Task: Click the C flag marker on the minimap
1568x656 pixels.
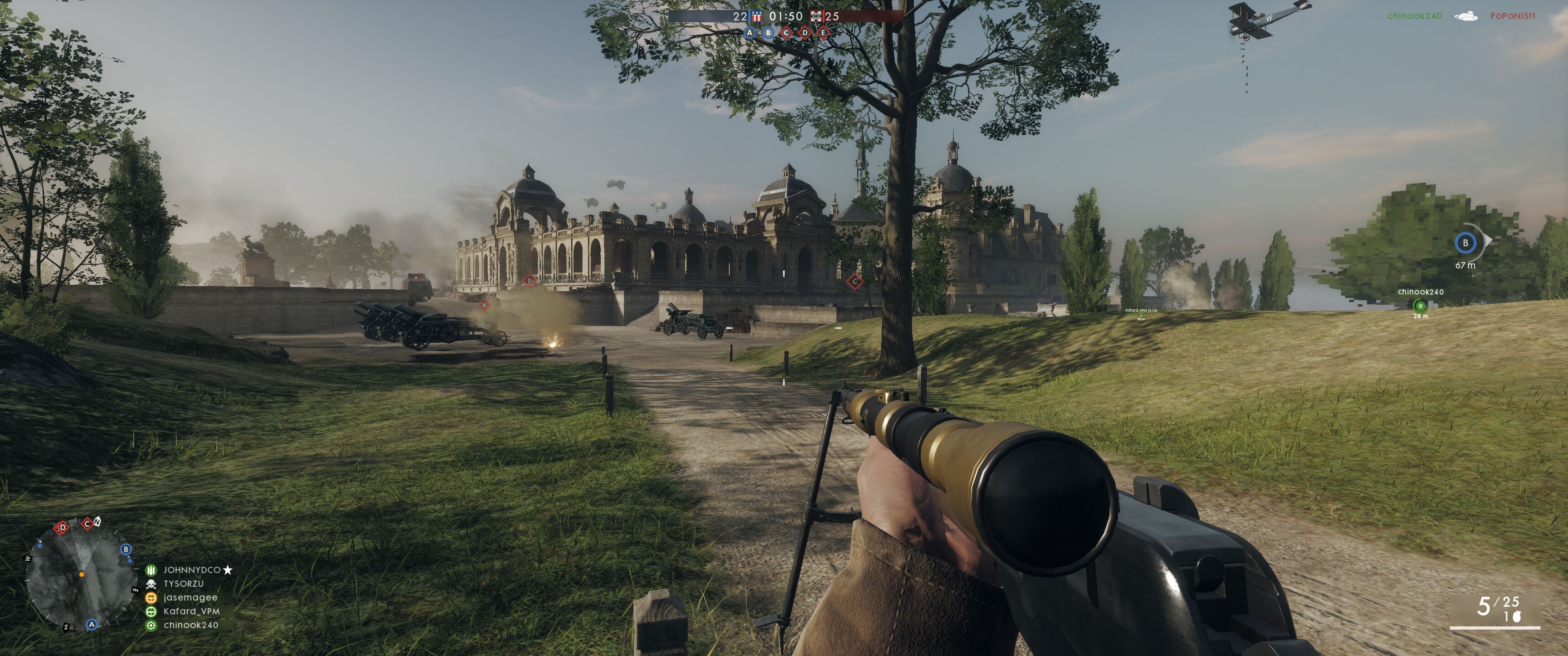Action: coord(87,523)
